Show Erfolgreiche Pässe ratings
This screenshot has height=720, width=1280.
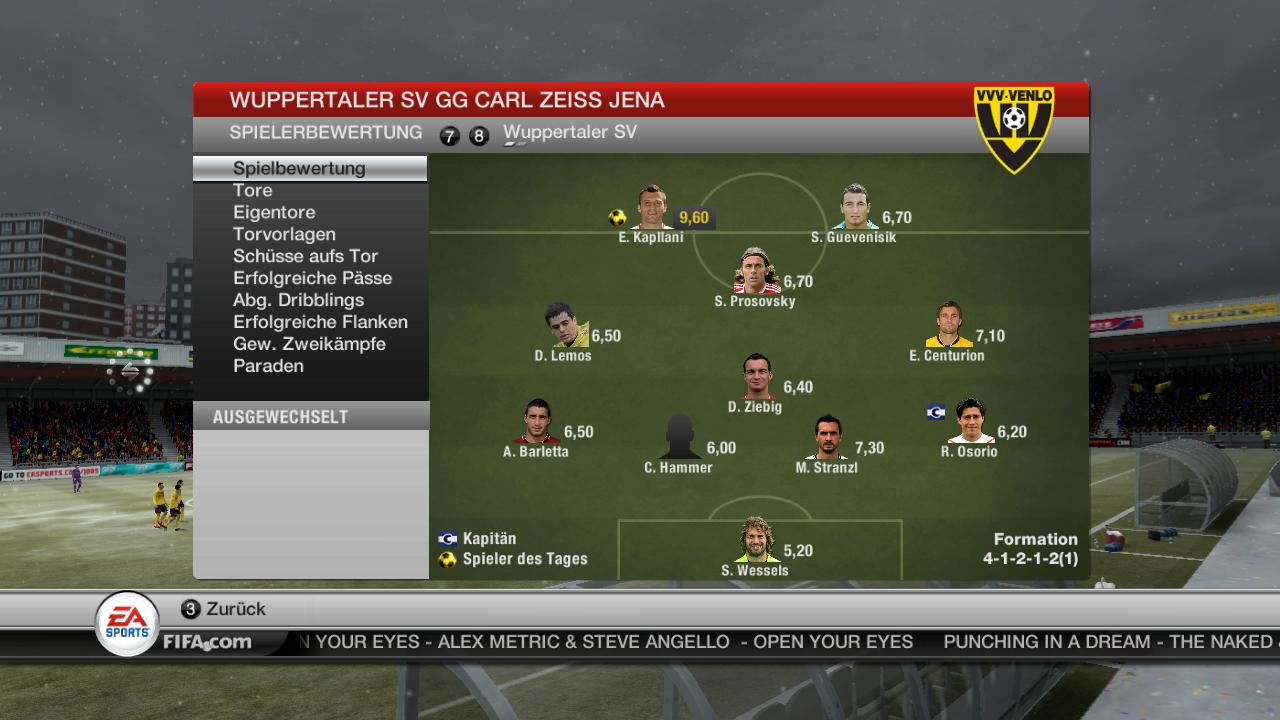click(312, 278)
